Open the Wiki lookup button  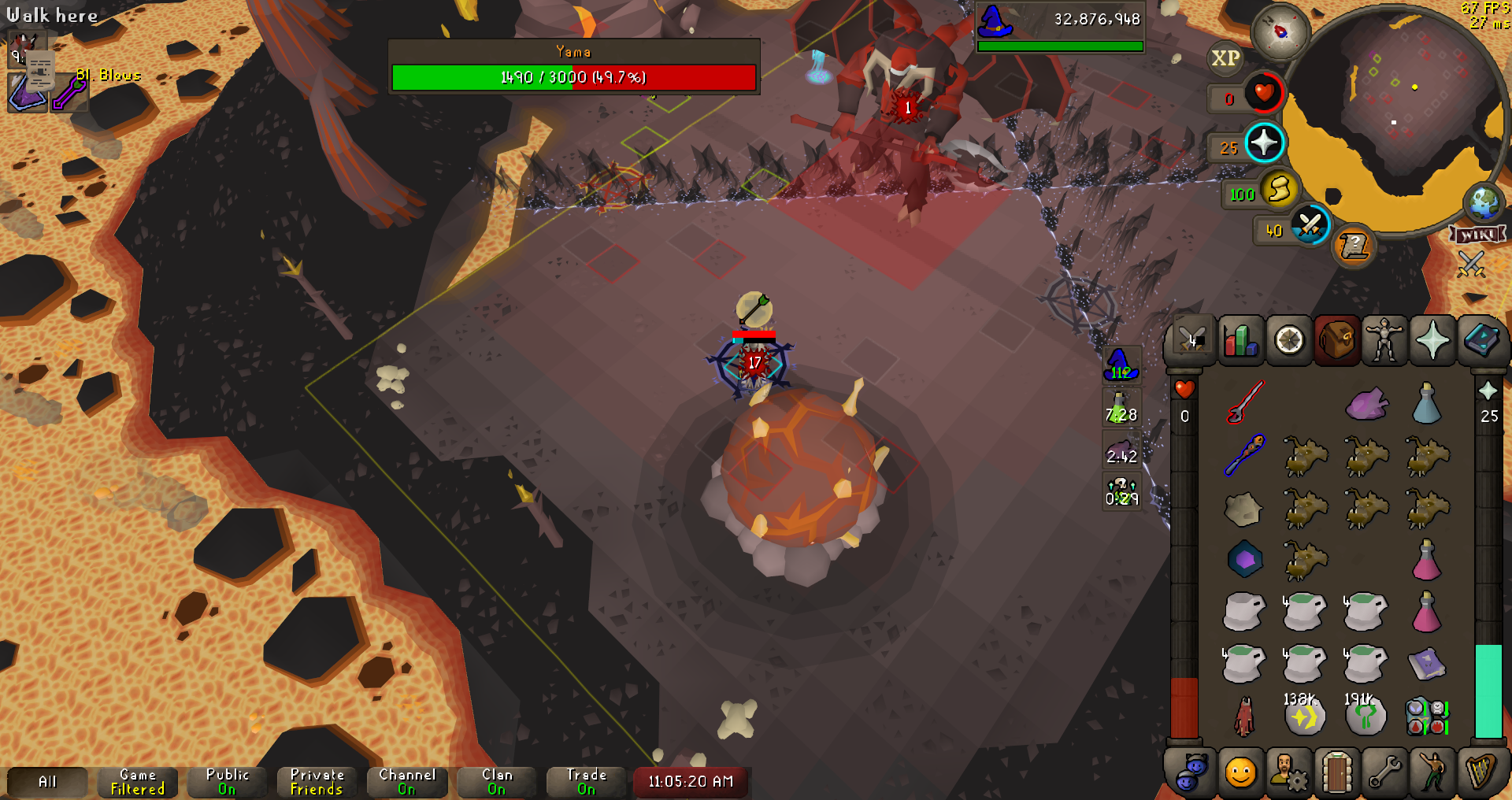pyautogui.click(x=1477, y=235)
